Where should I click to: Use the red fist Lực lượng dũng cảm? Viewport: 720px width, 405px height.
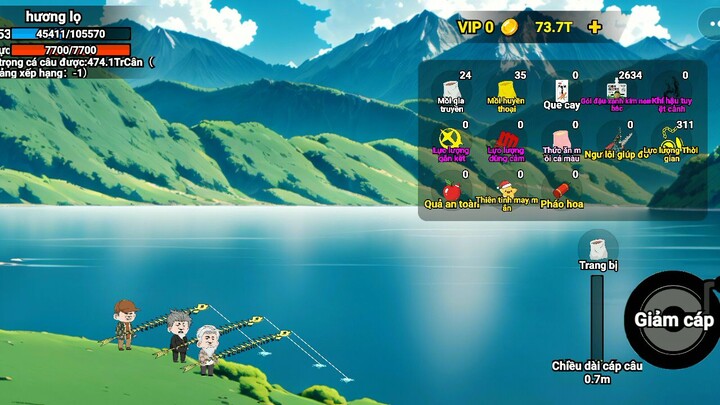pyautogui.click(x=506, y=140)
